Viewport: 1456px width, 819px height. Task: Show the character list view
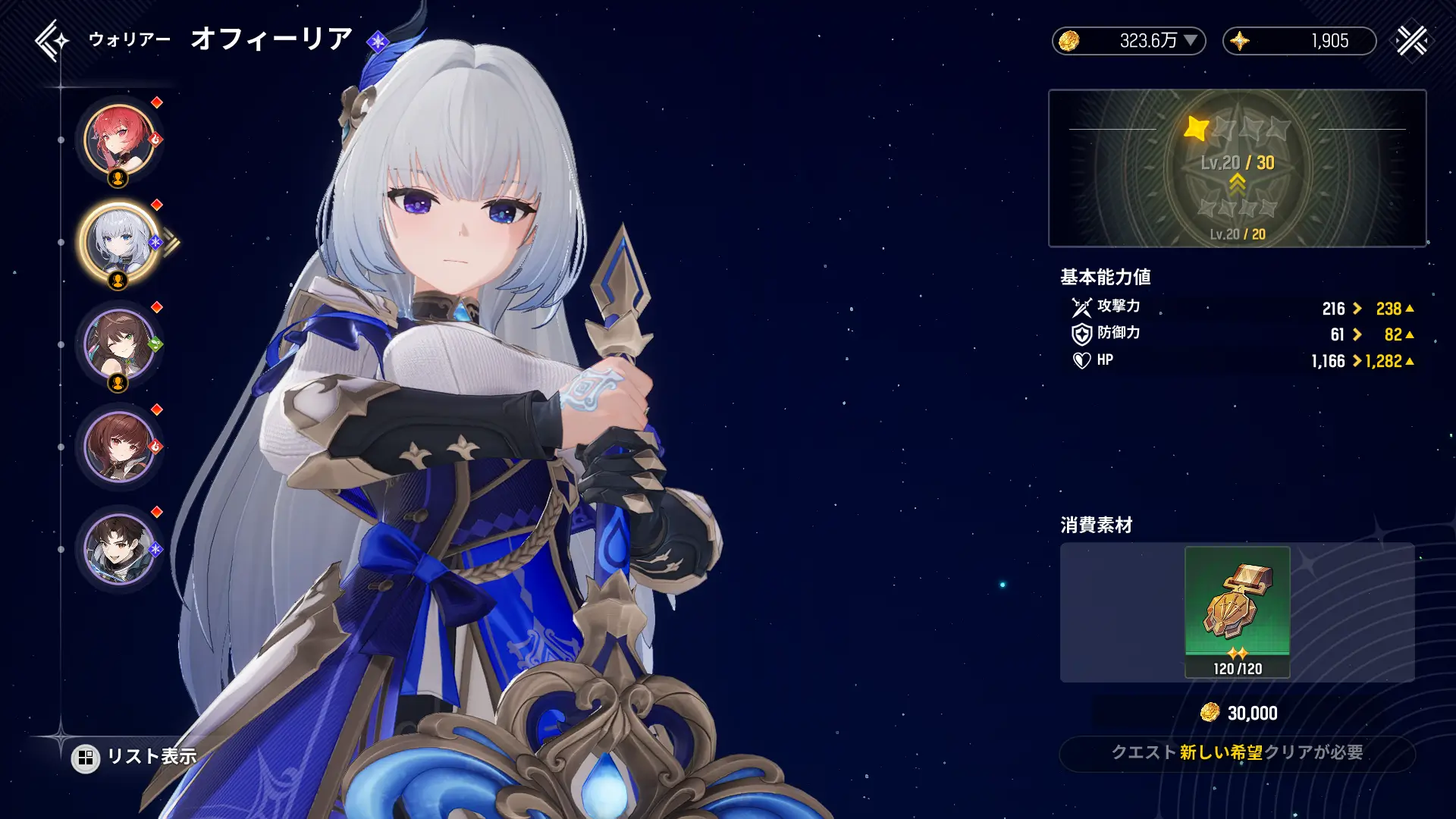tap(135, 757)
